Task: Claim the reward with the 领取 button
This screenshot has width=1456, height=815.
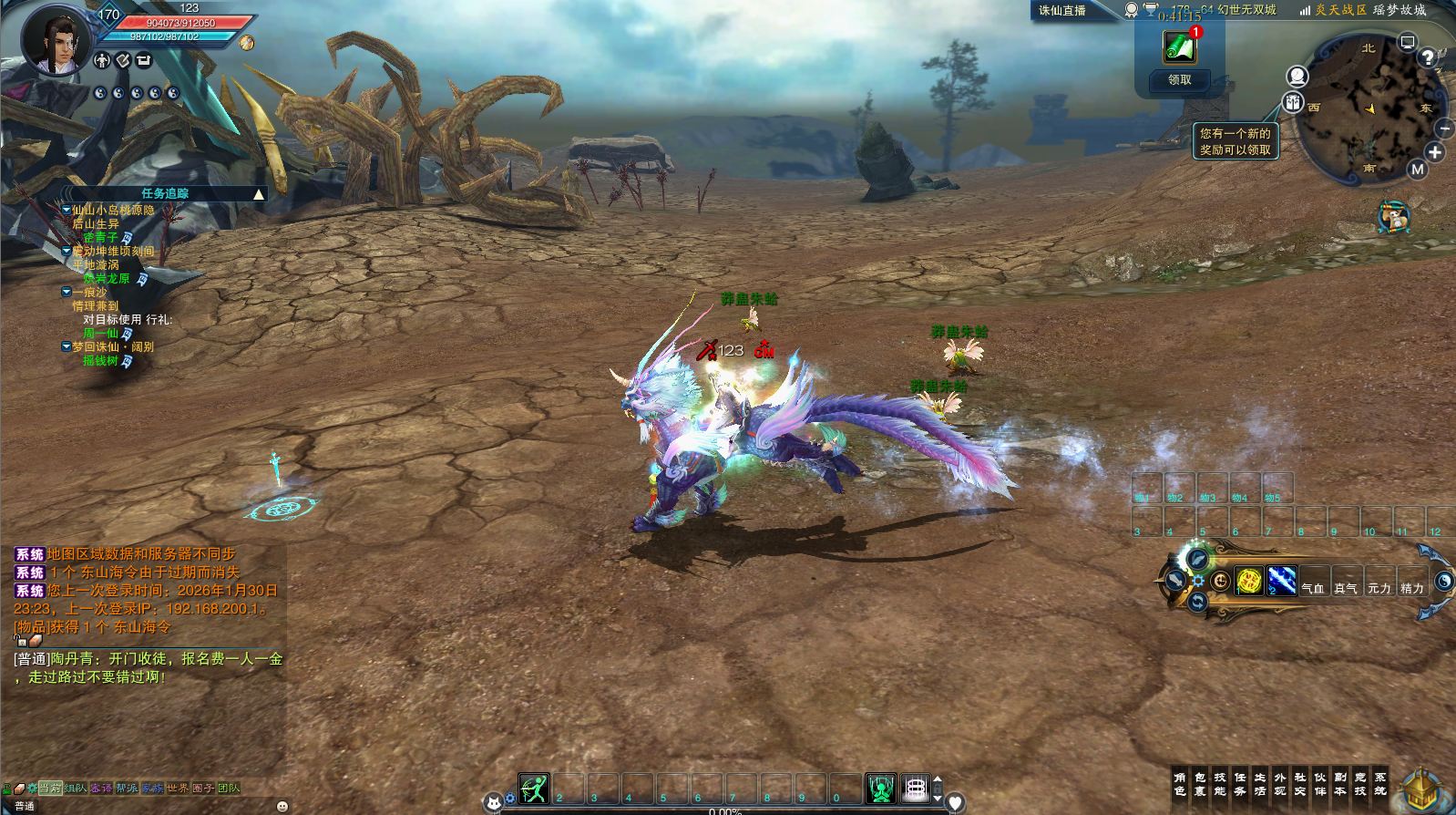Action: (x=1179, y=80)
